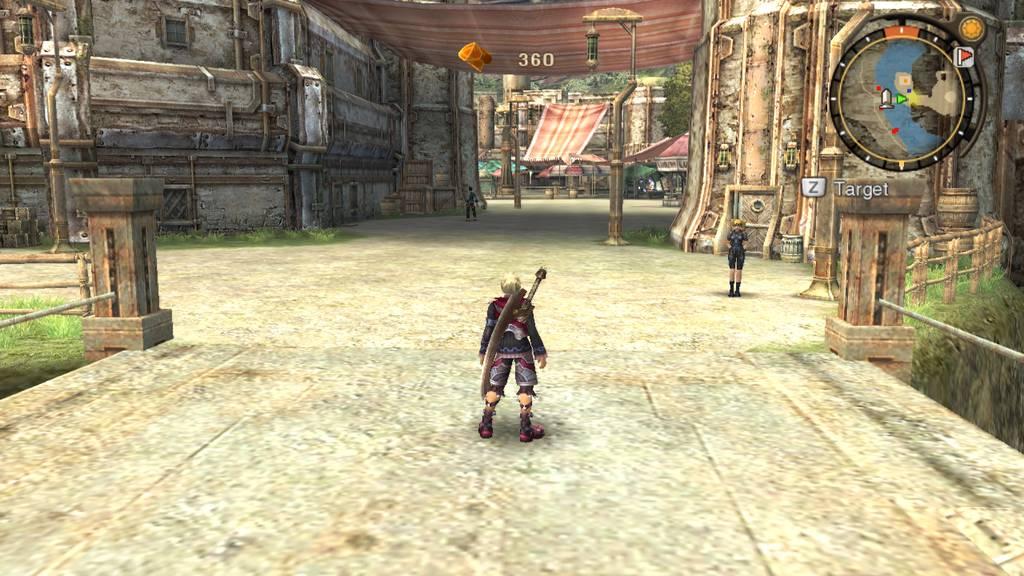Select the orange collectable icon beside 360
Image resolution: width=1024 pixels, height=576 pixels.
point(475,56)
